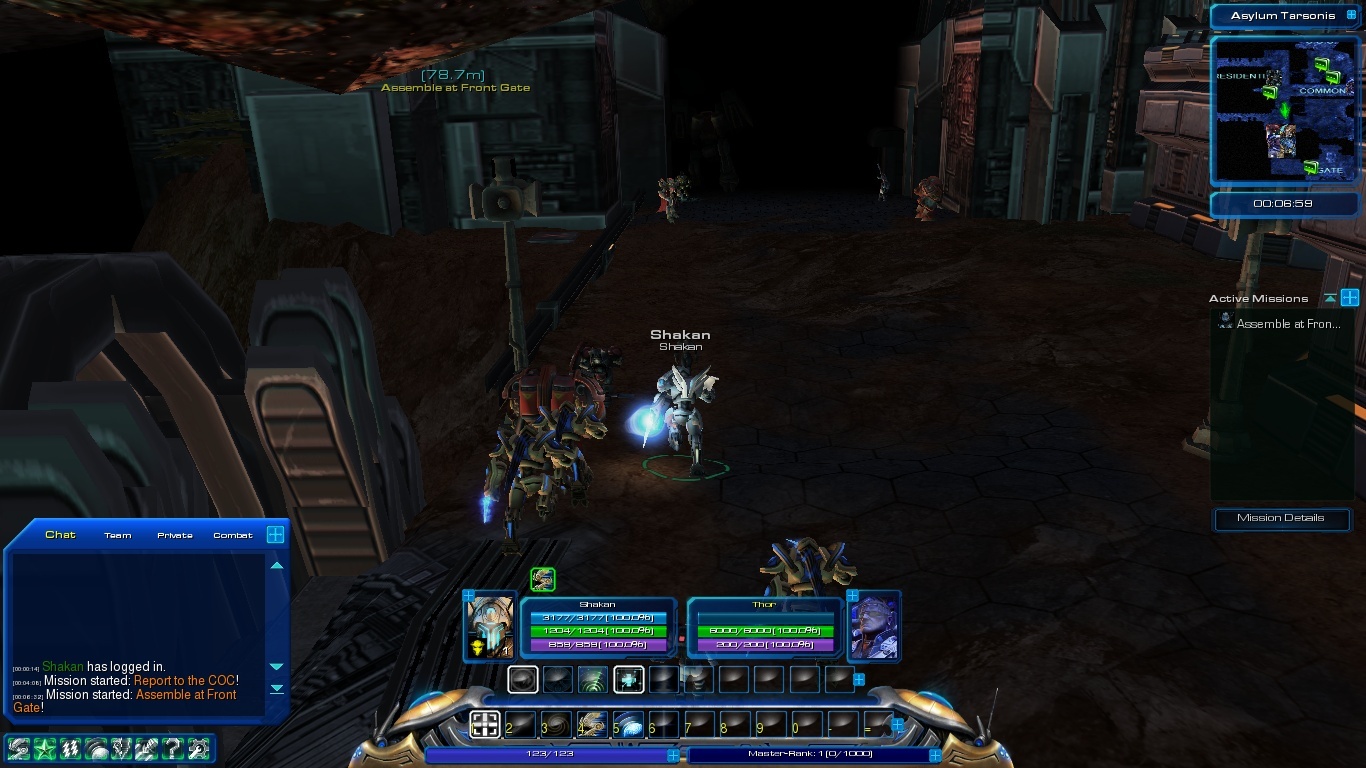Open the question mark help icon
Viewport: 1366px width, 768px height.
click(x=172, y=747)
